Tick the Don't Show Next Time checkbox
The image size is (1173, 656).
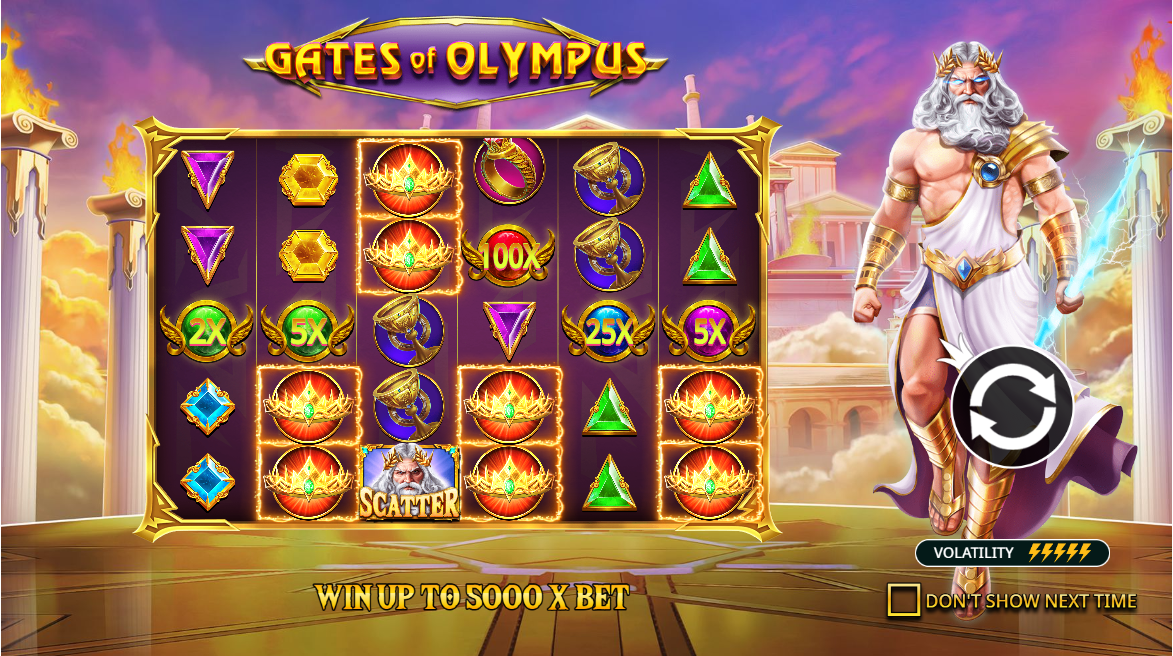pyautogui.click(x=903, y=600)
